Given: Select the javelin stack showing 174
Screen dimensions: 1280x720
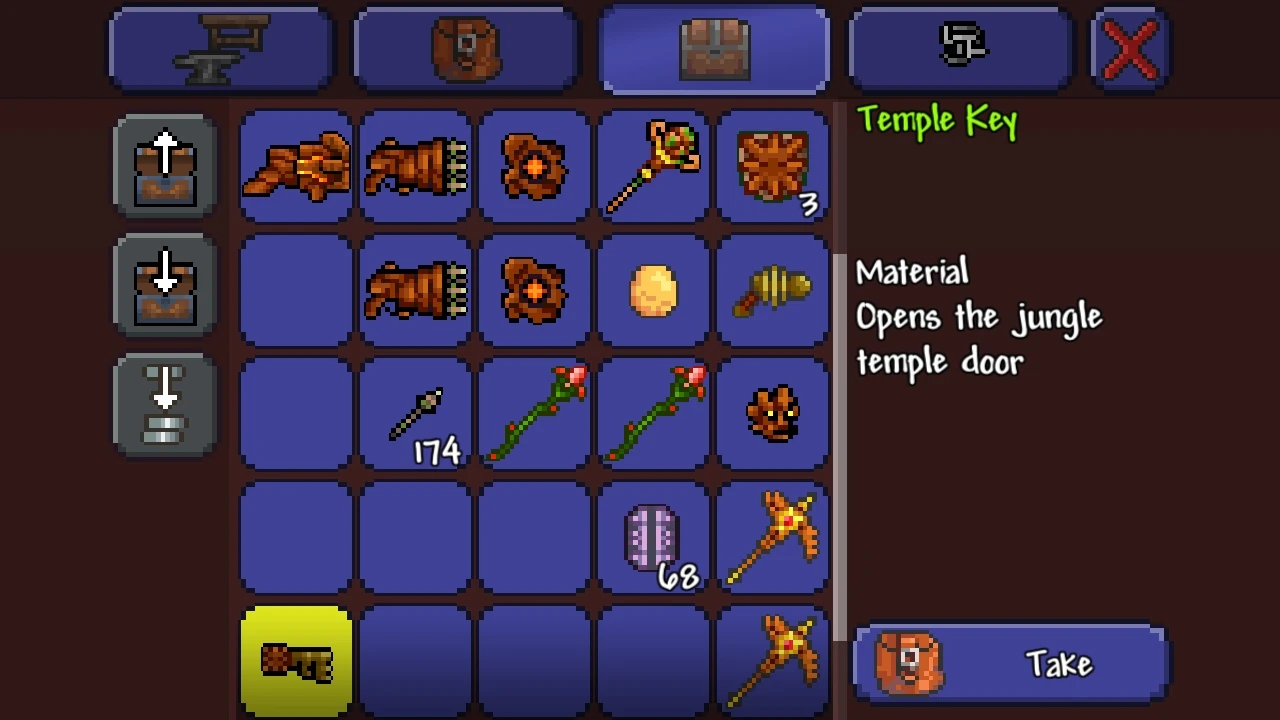Looking at the screenshot, I should 414,414.
